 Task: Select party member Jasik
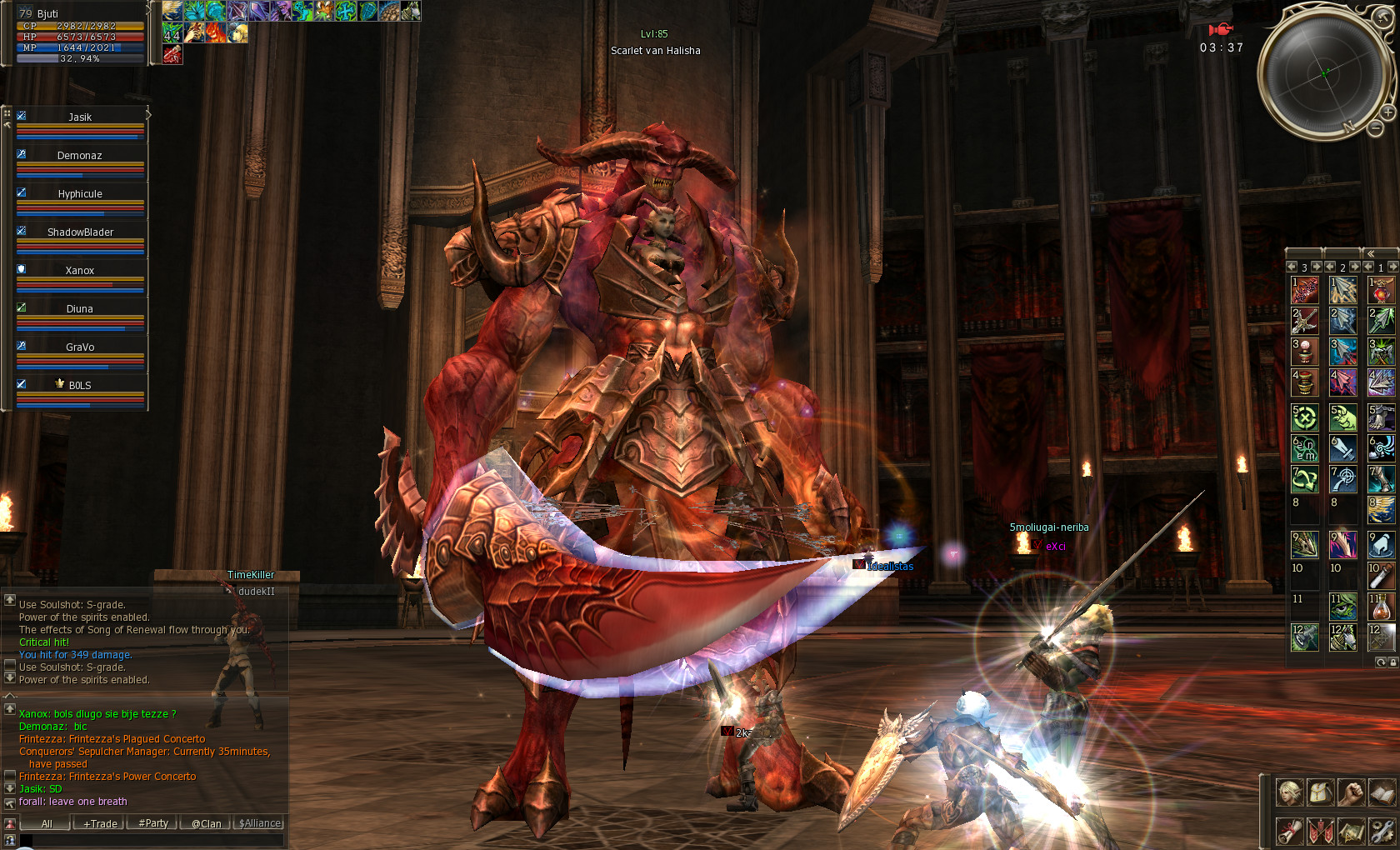(80, 117)
